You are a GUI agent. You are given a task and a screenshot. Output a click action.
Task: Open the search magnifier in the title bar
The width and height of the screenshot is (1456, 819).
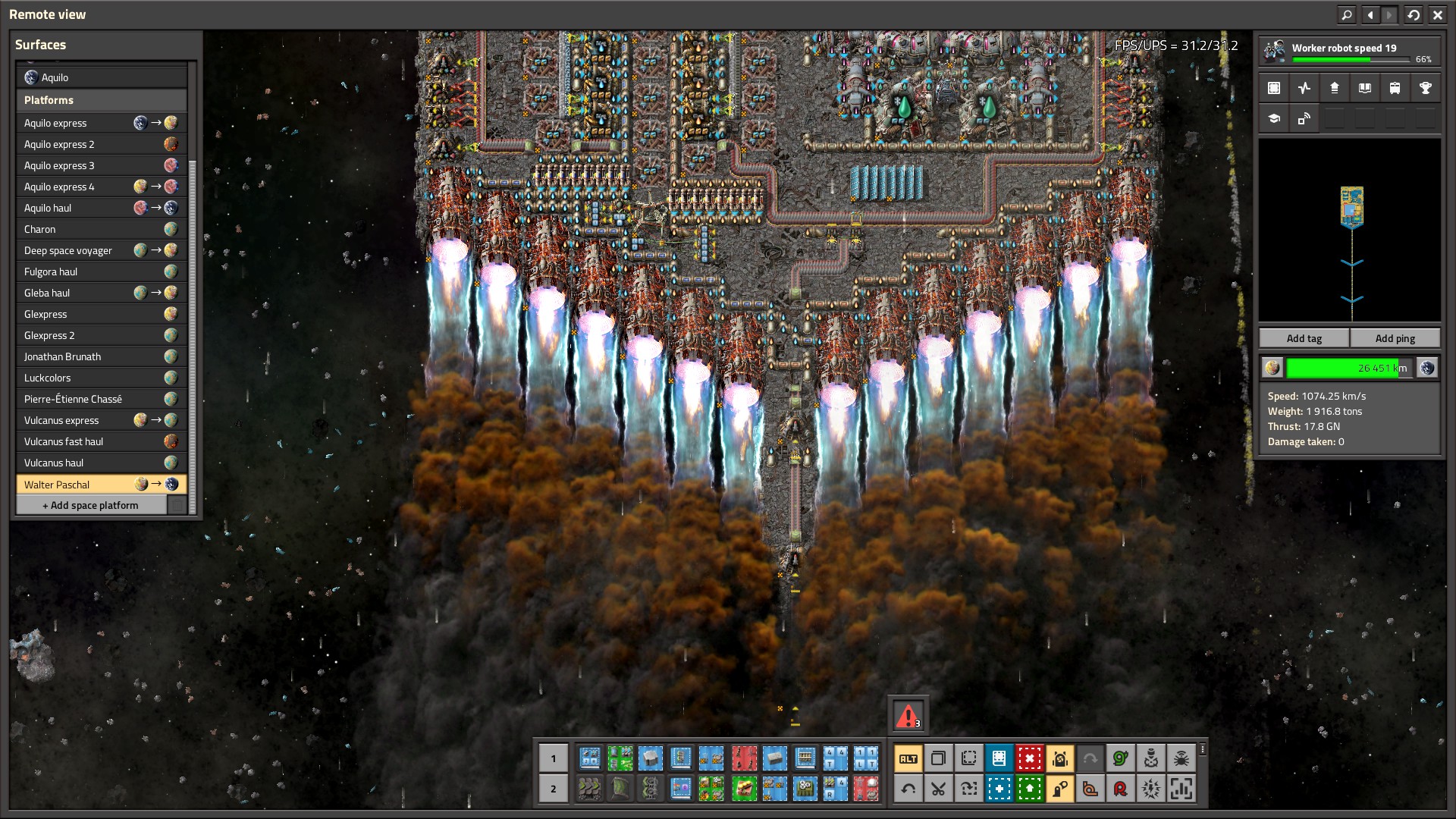(1347, 14)
